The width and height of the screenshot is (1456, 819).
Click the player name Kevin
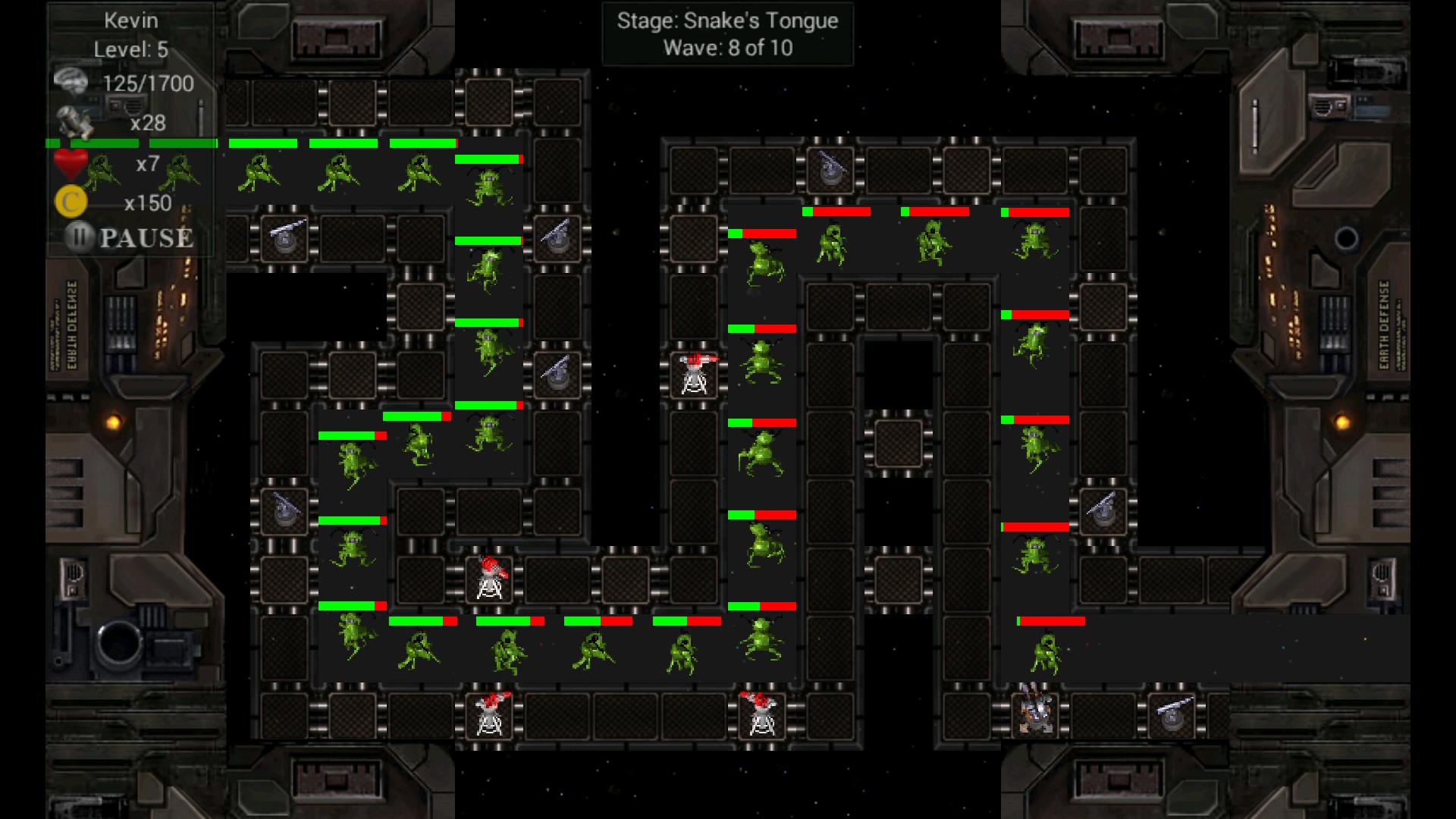[x=130, y=20]
